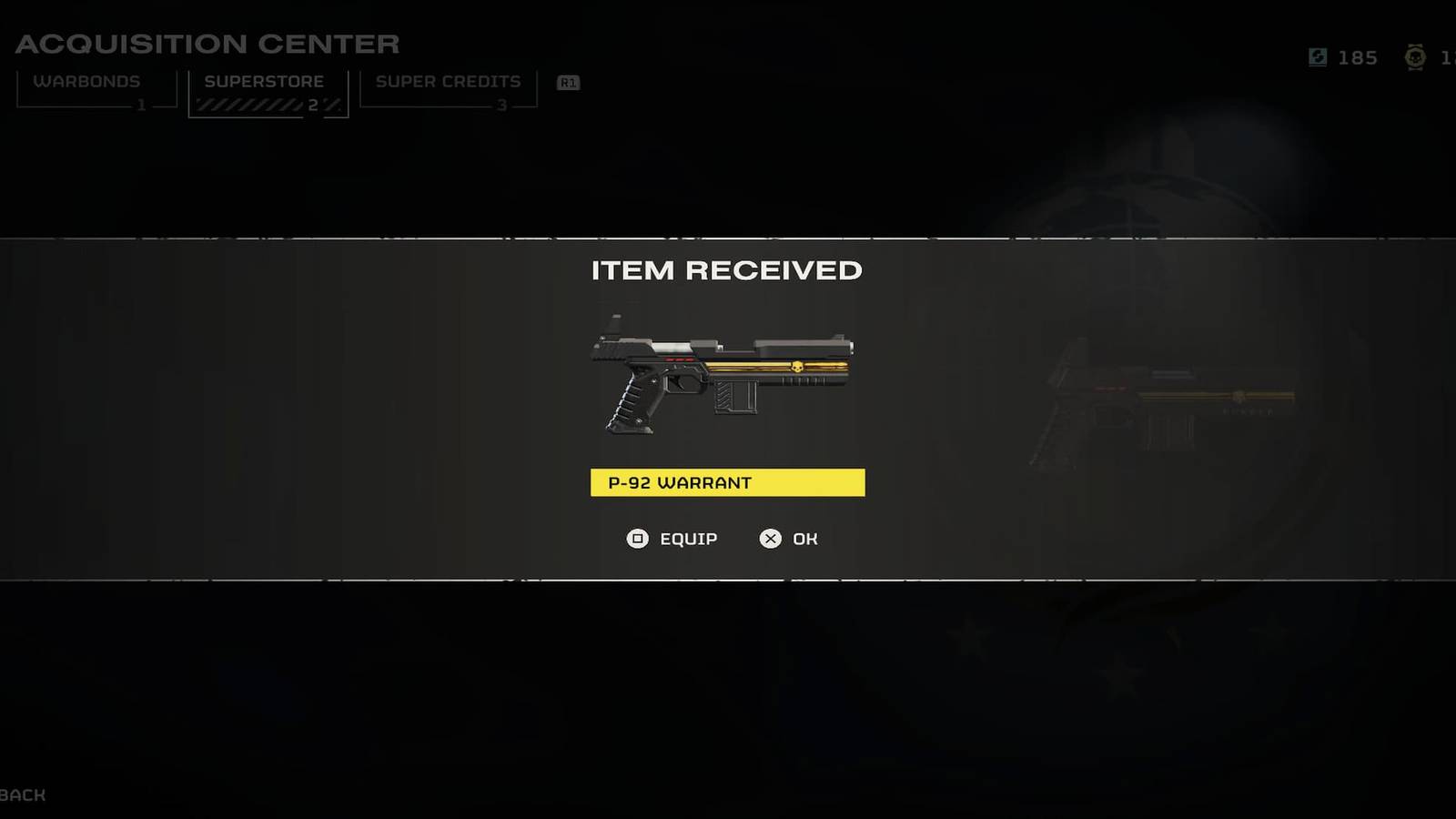Click the square EQUIP button icon
Viewport: 1456px width, 819px height.
pos(639,539)
